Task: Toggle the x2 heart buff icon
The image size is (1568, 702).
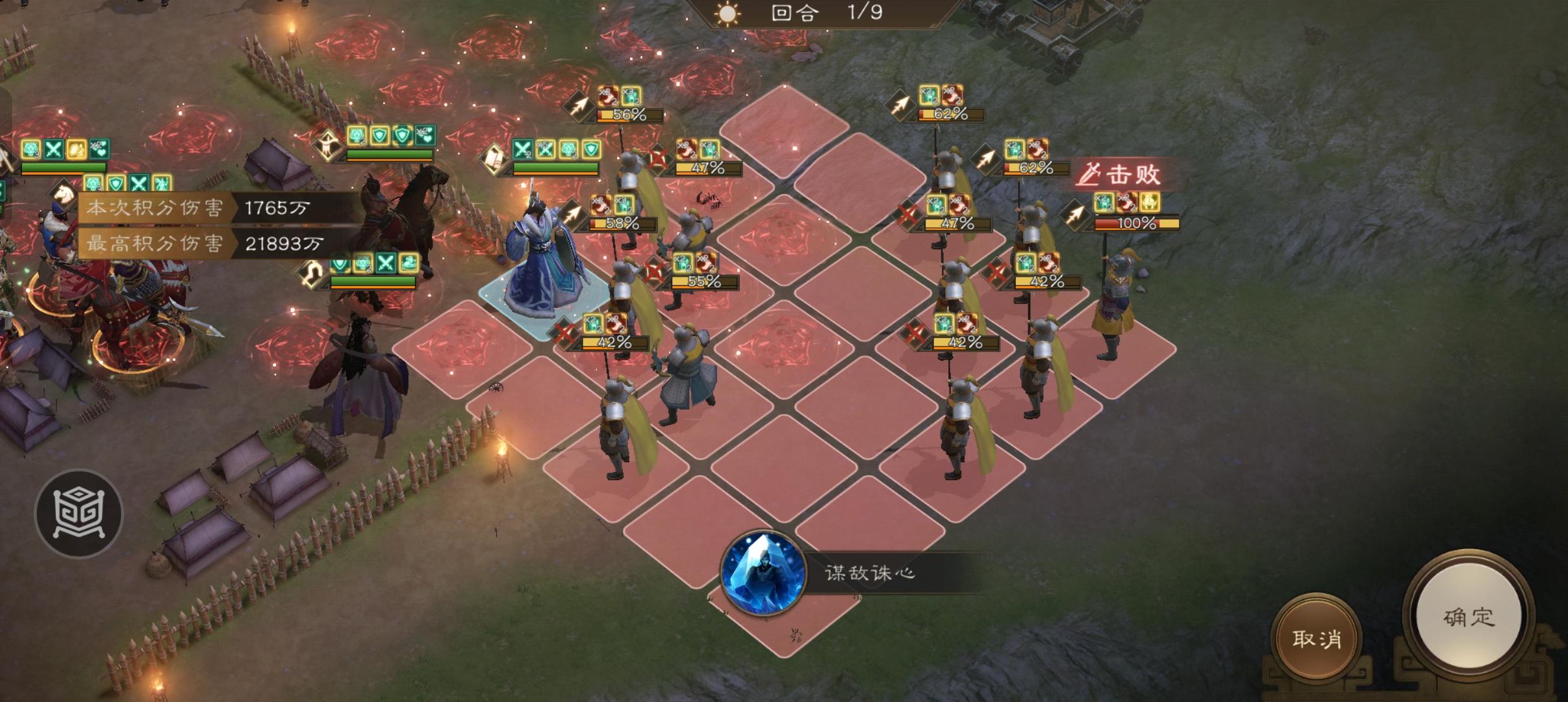Action: 100,148
